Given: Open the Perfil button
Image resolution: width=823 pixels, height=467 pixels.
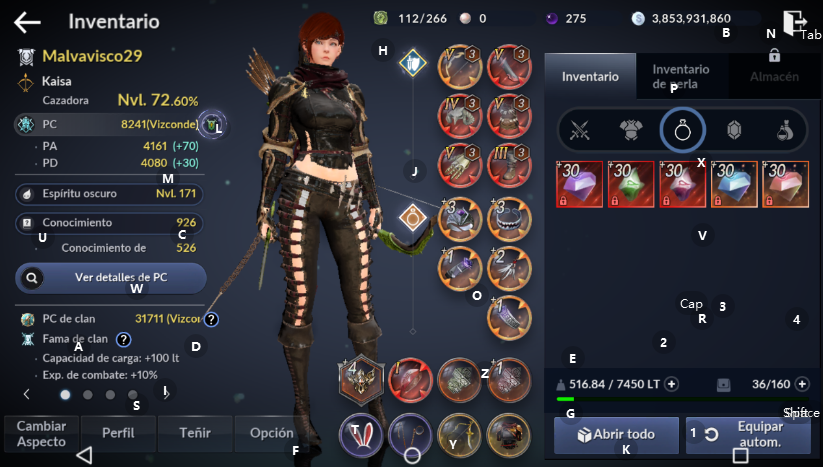Looking at the screenshot, I should pos(118,433).
